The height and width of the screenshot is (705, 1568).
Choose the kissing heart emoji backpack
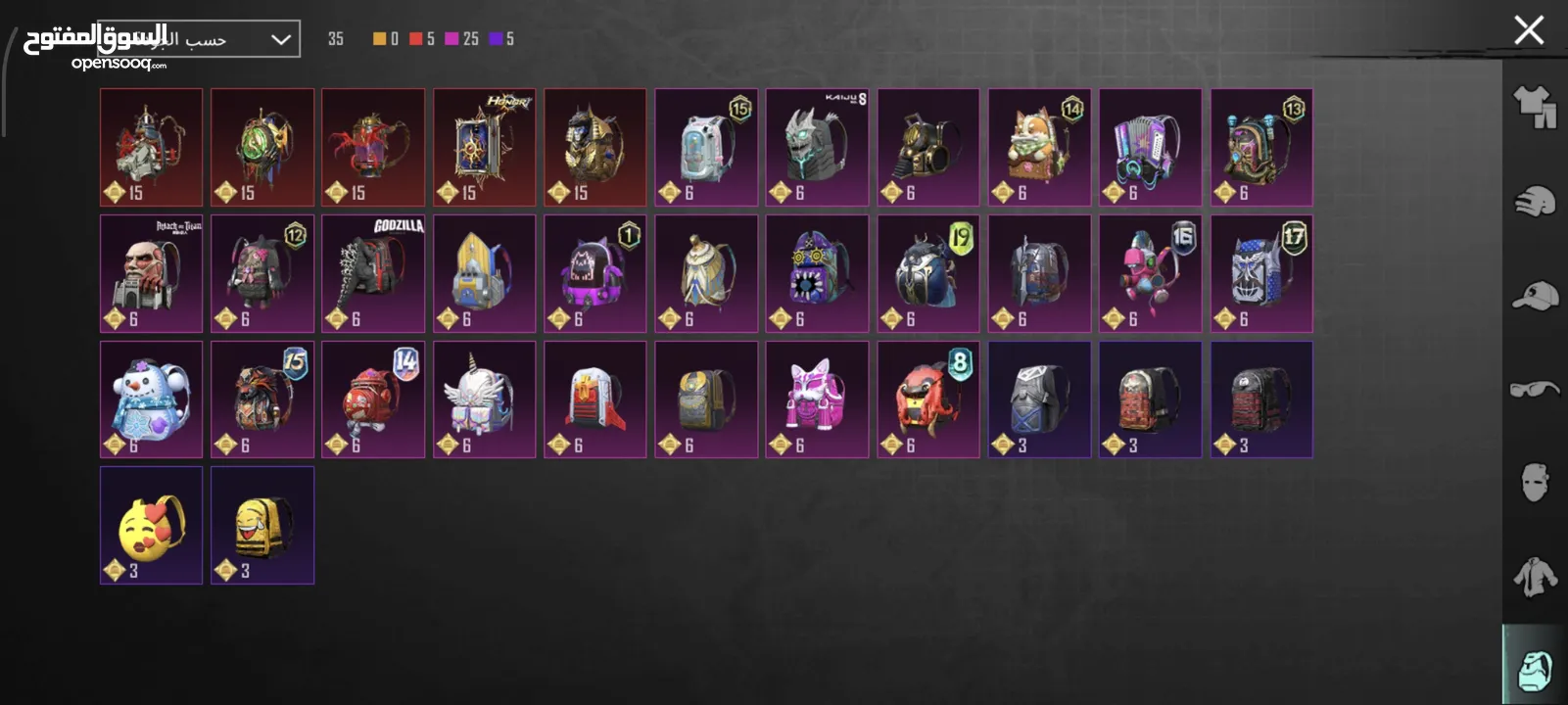pyautogui.click(x=151, y=525)
